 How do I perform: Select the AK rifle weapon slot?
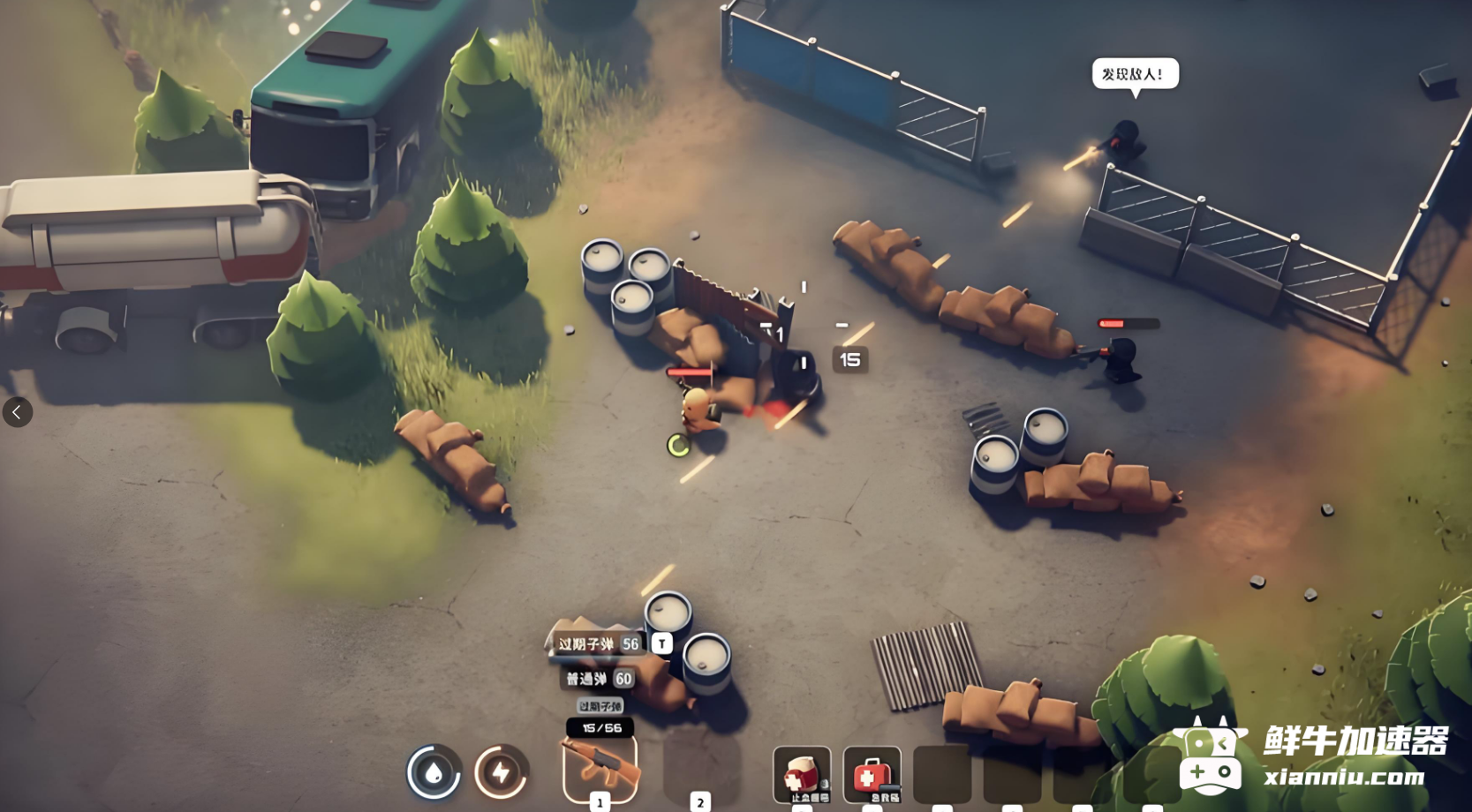click(x=600, y=767)
